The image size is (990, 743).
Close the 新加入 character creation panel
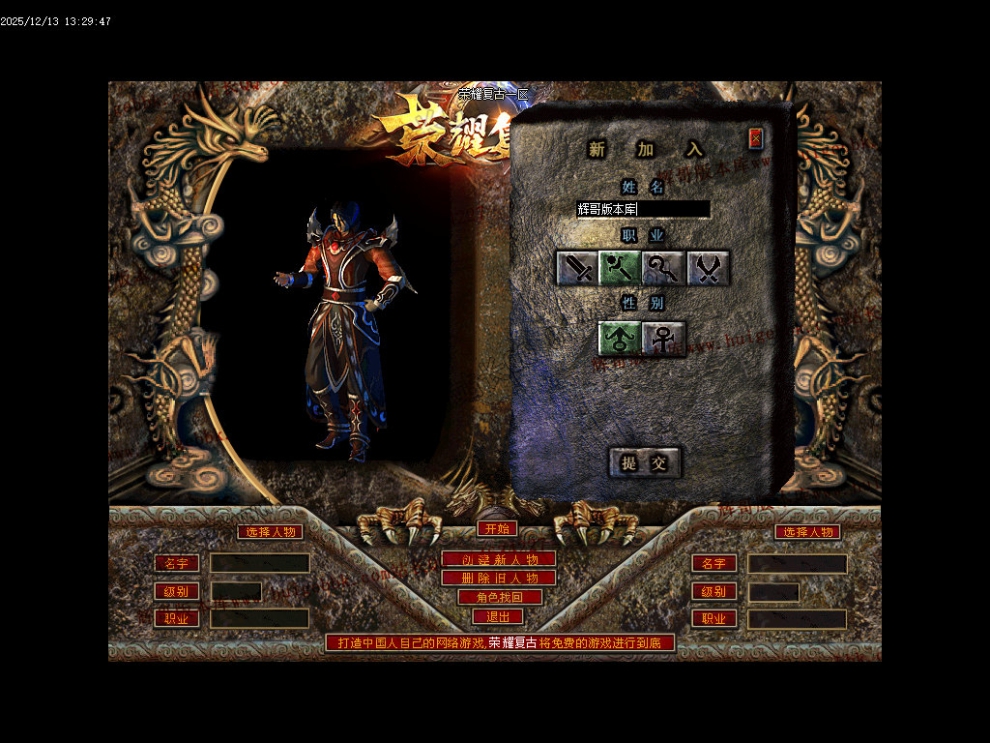pyautogui.click(x=756, y=138)
